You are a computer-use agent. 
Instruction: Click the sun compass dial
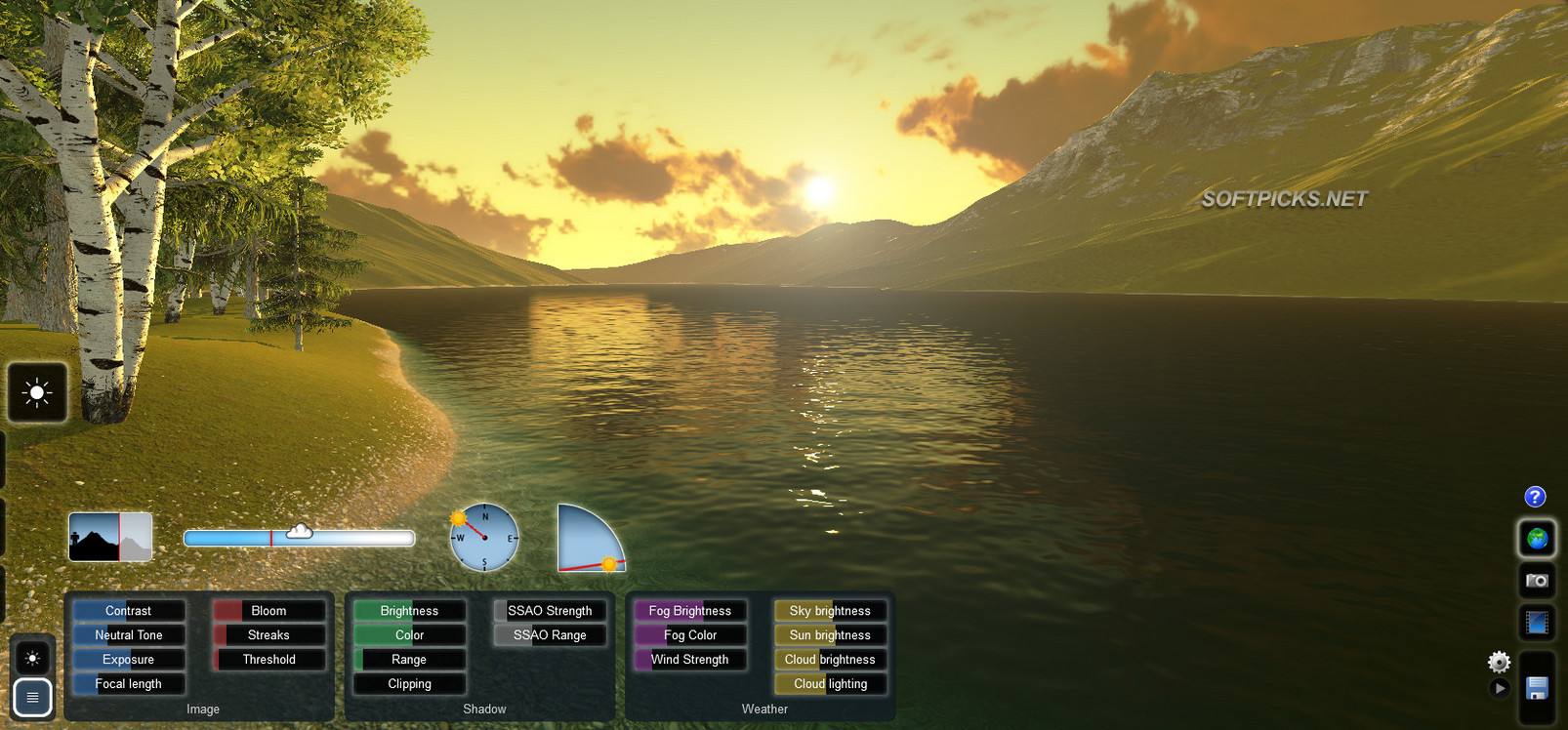[483, 536]
